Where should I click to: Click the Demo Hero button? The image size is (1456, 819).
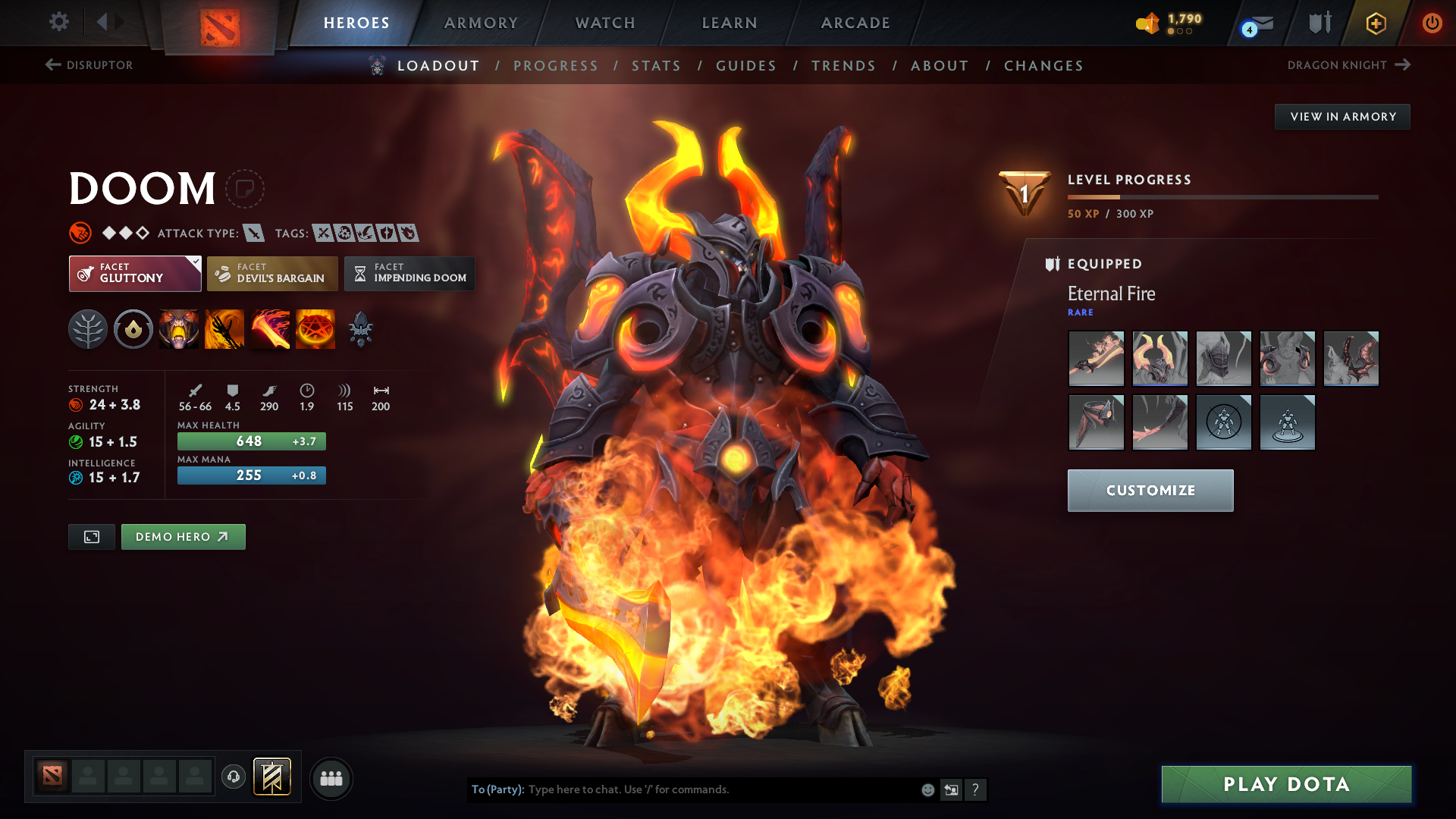(x=183, y=536)
